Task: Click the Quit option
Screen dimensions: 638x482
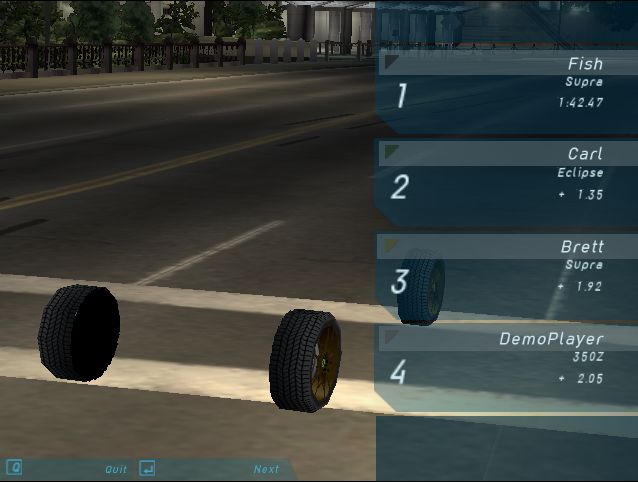Action: (x=116, y=469)
